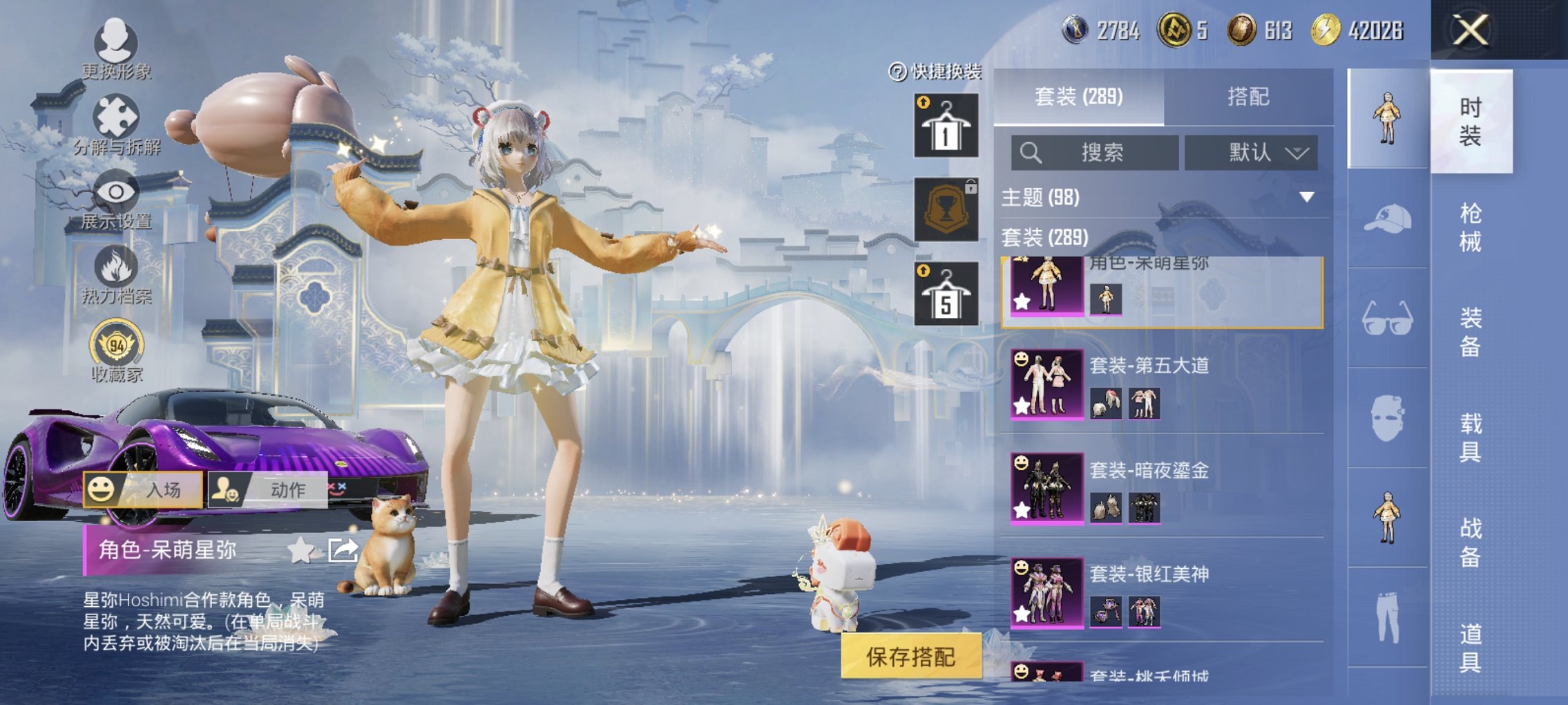Switch to the 枪械 firearms category
Screen dimensions: 1568x705
pos(1470,227)
